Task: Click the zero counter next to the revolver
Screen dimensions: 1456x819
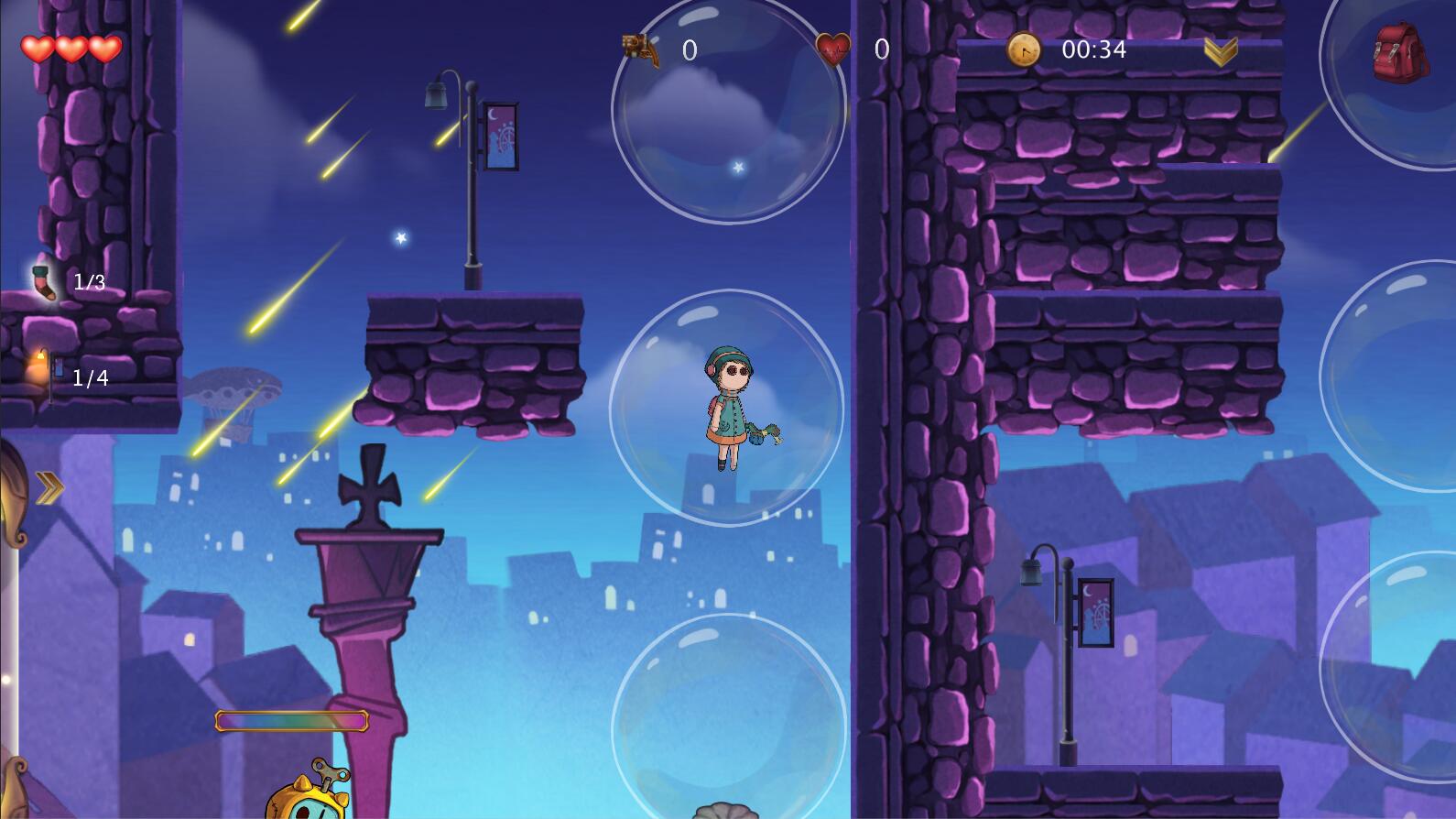Action: (x=689, y=48)
